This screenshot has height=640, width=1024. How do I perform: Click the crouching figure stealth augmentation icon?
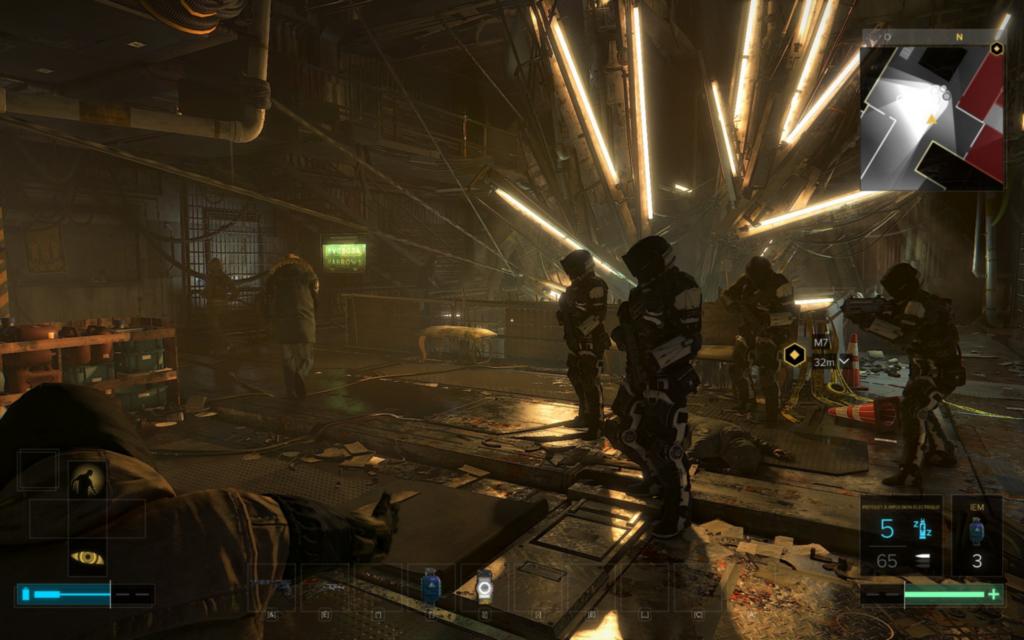[87, 481]
